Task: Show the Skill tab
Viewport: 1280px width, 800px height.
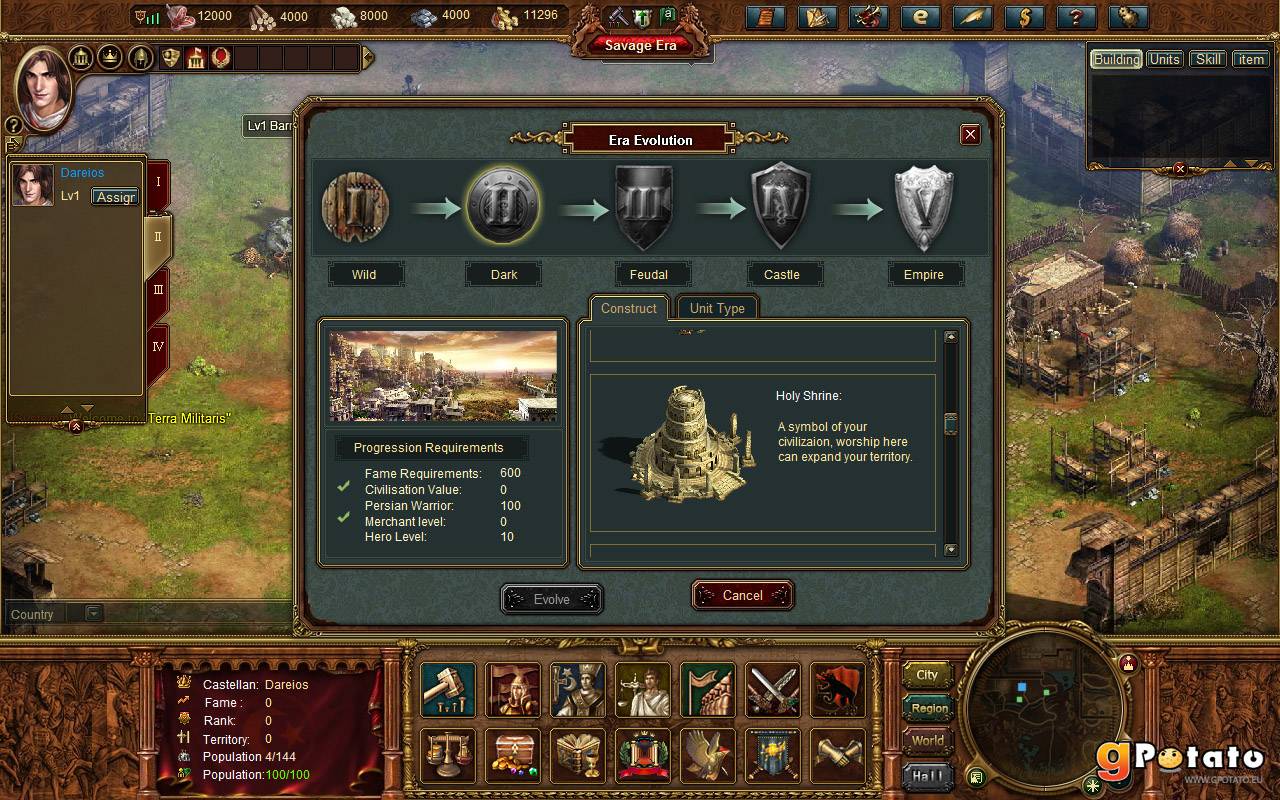Action: coord(1208,59)
